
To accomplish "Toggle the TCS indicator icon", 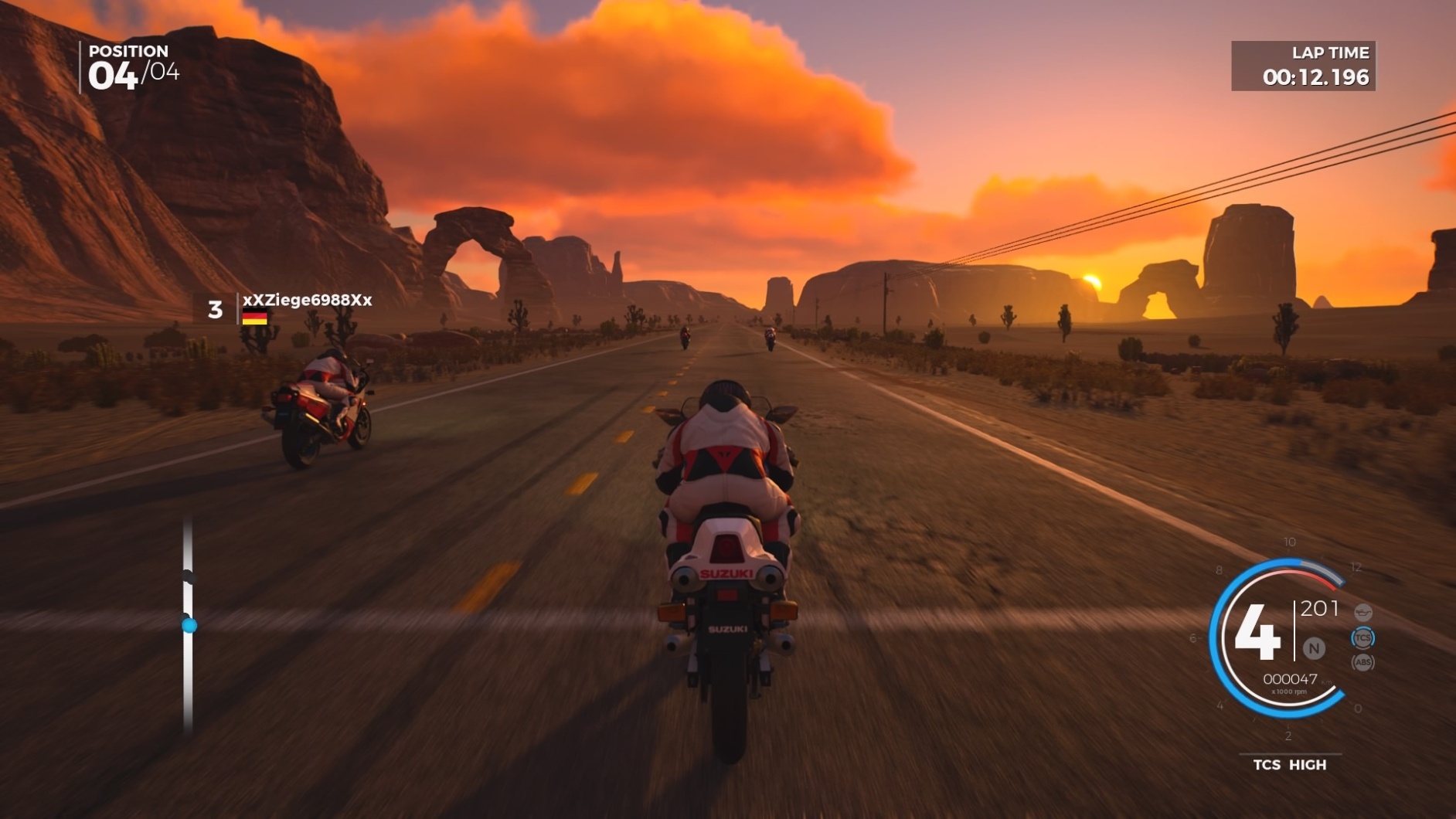I will pos(1362,638).
